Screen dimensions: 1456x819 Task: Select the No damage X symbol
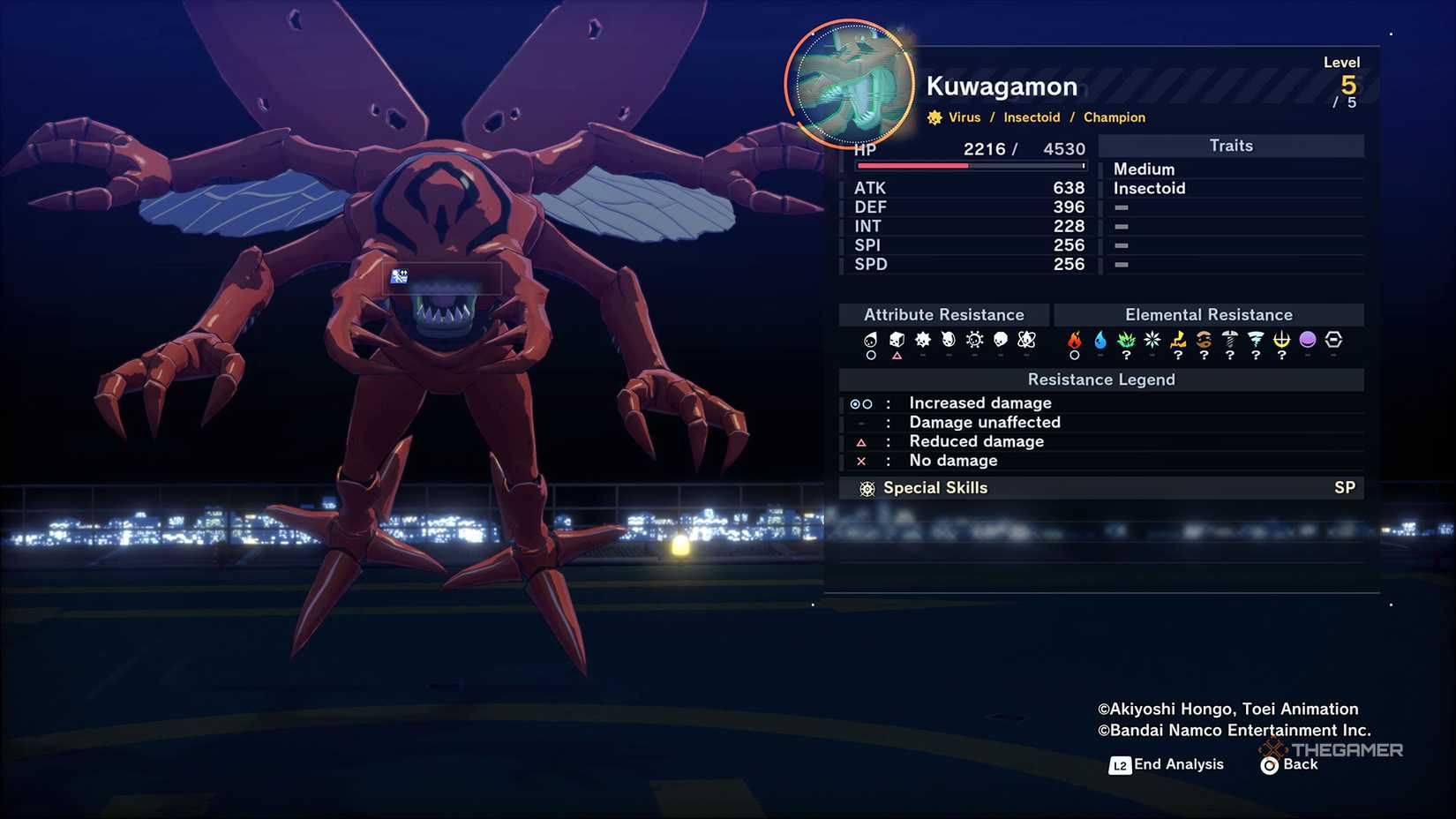pos(860,461)
